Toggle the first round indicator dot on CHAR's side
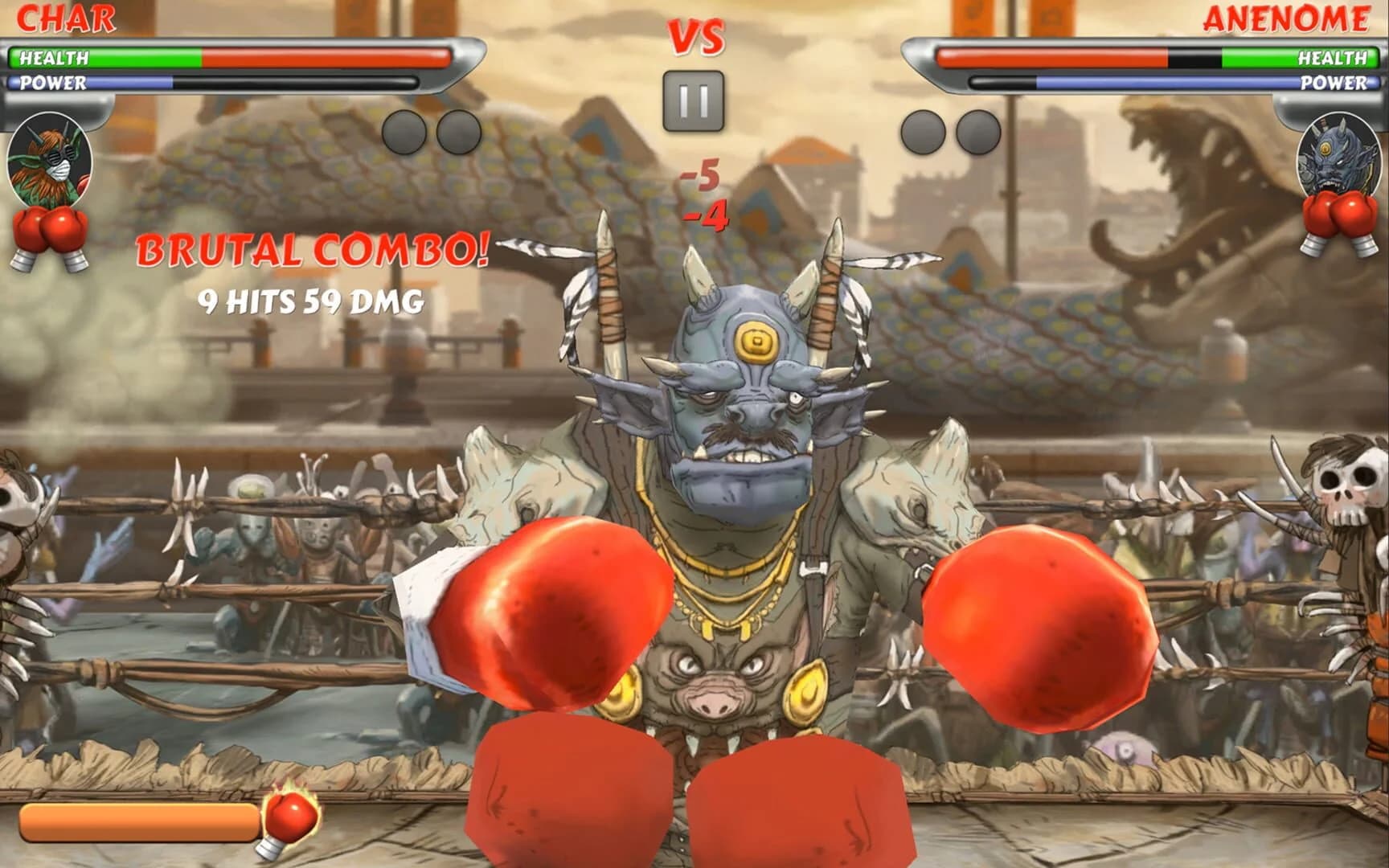The image size is (1389, 868). click(405, 133)
